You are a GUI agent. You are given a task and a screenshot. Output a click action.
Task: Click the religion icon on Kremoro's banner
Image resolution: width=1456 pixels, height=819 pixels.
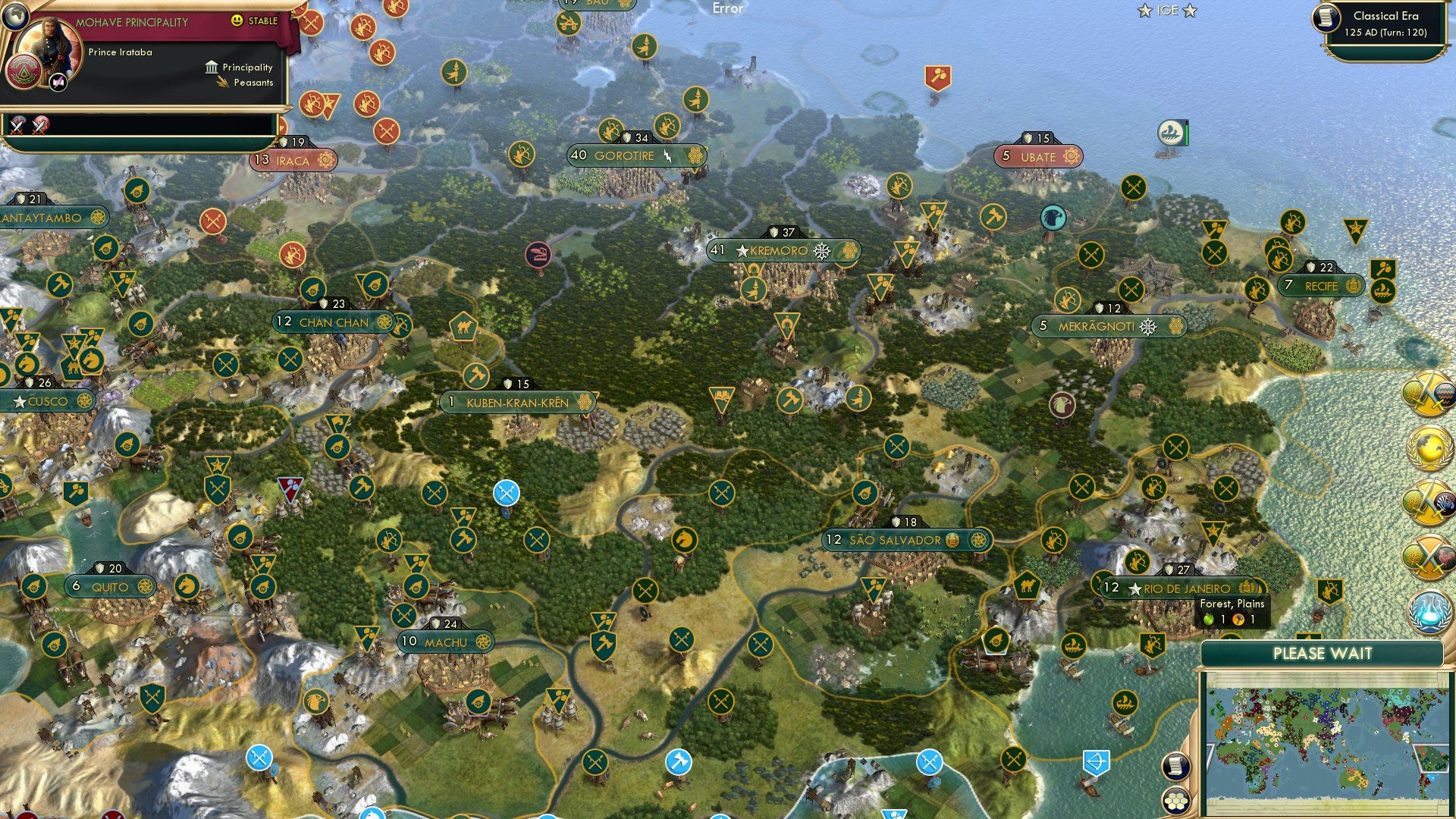point(821,251)
